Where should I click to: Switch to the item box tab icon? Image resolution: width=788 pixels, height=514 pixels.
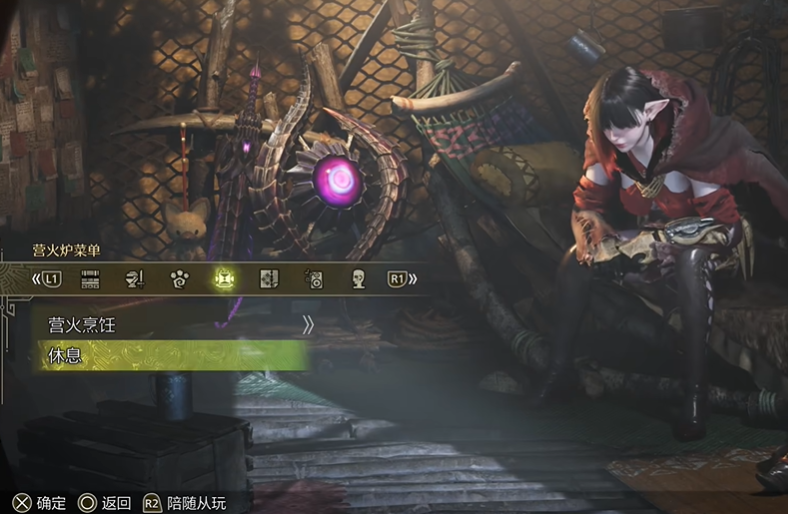pos(90,279)
